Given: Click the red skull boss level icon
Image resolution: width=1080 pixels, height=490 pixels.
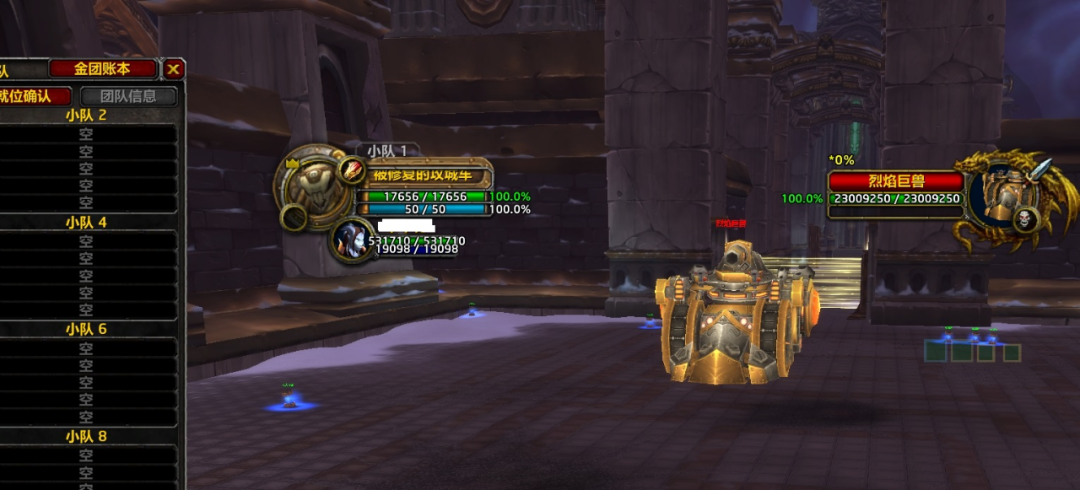Looking at the screenshot, I should click(1025, 219).
